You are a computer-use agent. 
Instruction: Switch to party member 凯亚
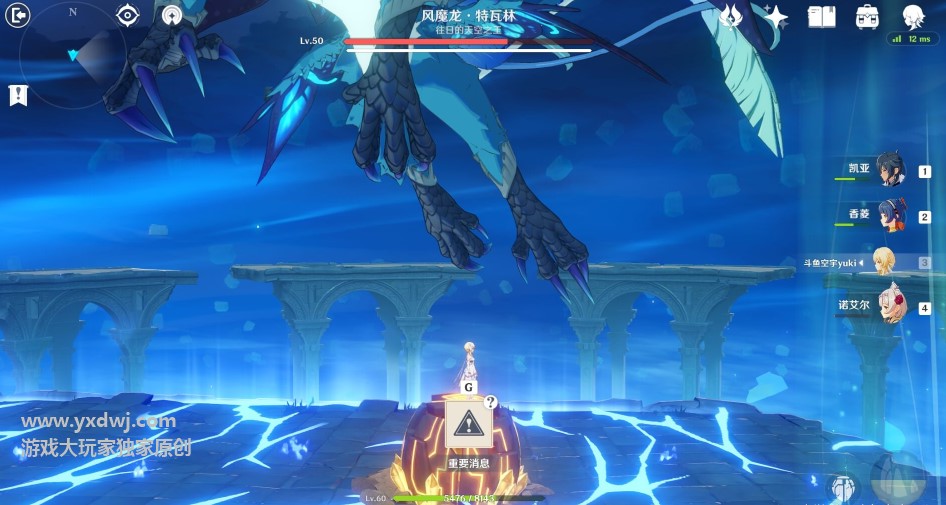click(889, 170)
